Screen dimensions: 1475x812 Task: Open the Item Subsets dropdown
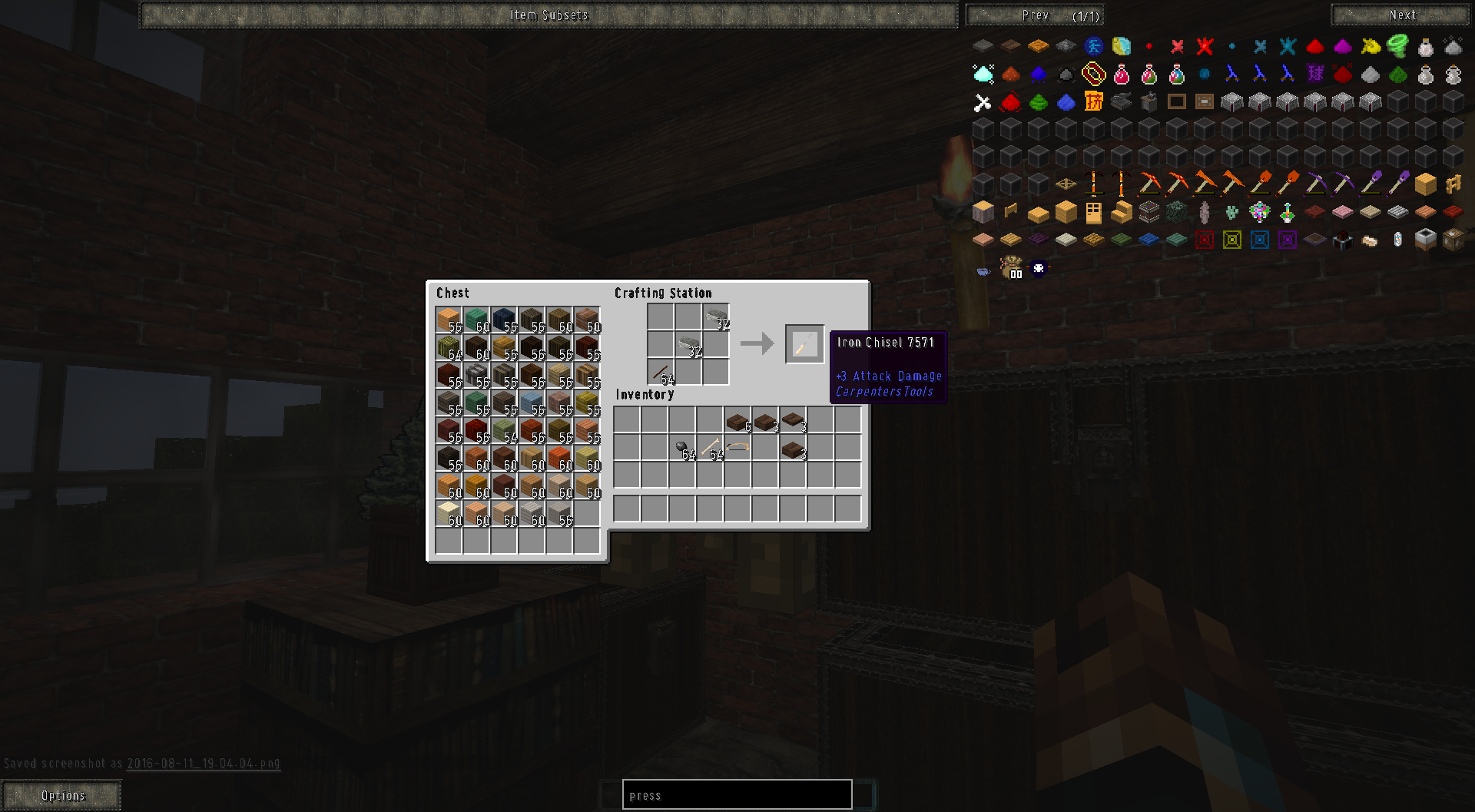click(549, 14)
